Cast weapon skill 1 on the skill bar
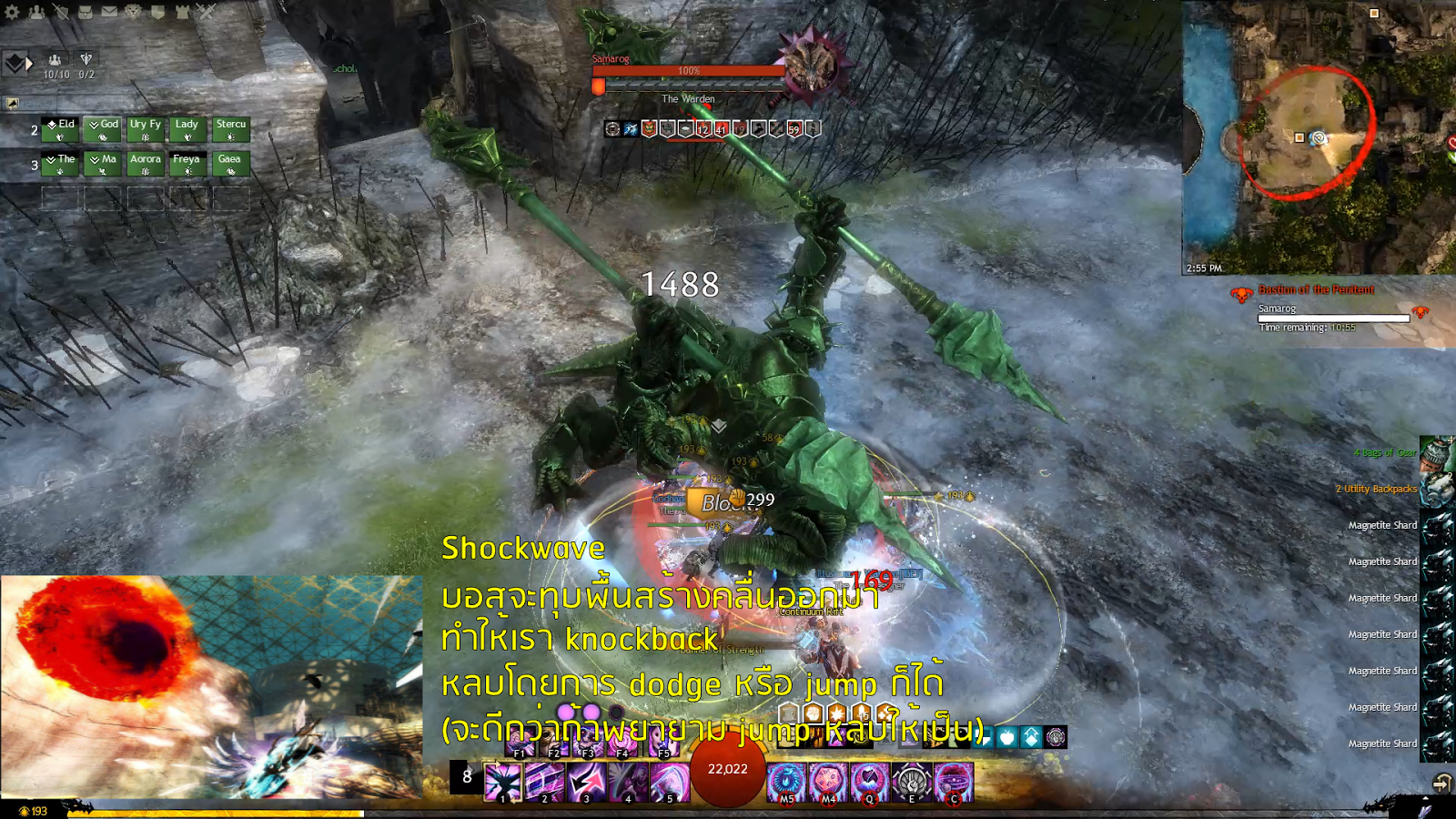Screen dimensions: 1456x819 pos(502,780)
